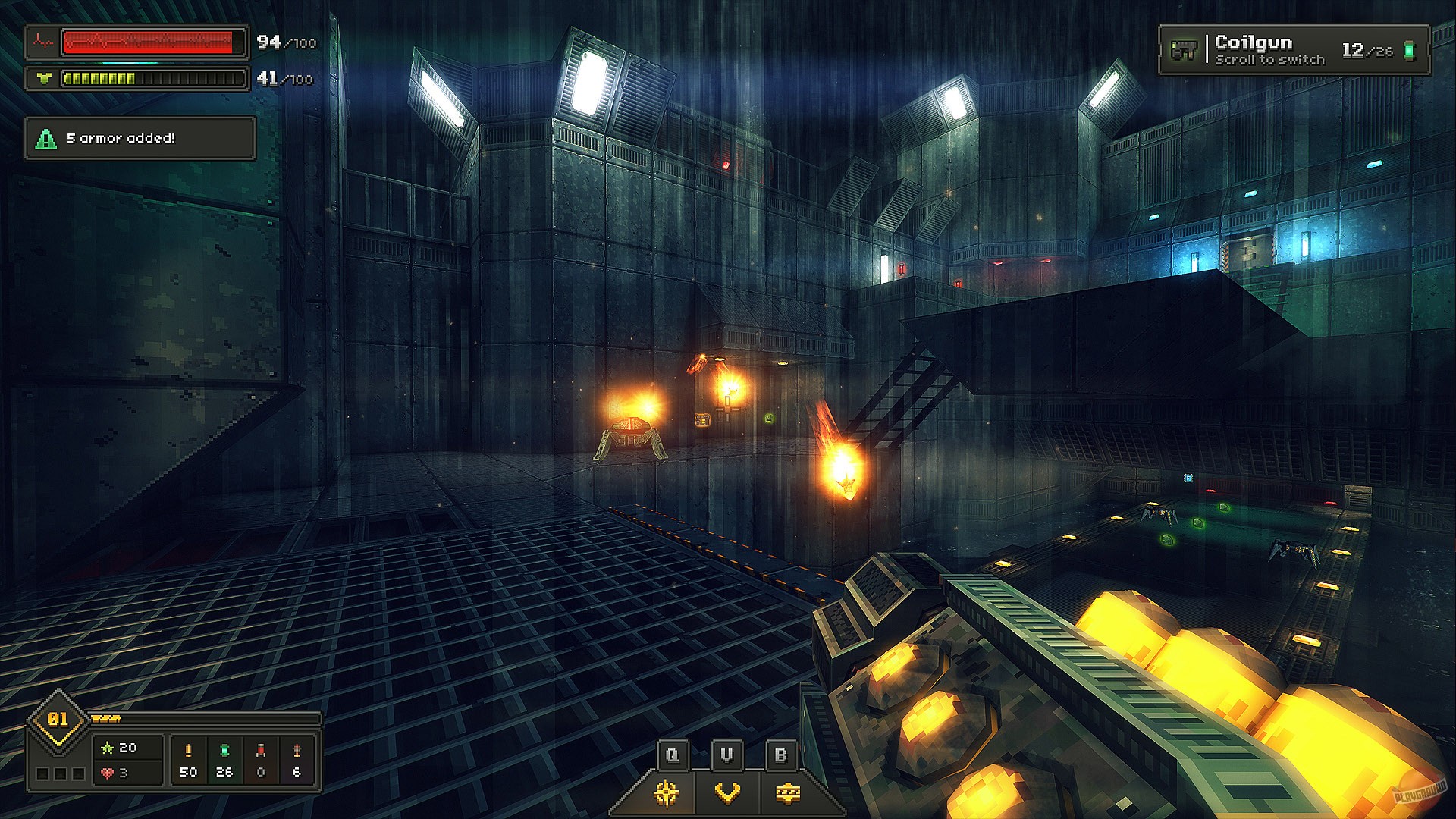Toggle the gold crosshair ability above the Q key

pyautogui.click(x=666, y=794)
